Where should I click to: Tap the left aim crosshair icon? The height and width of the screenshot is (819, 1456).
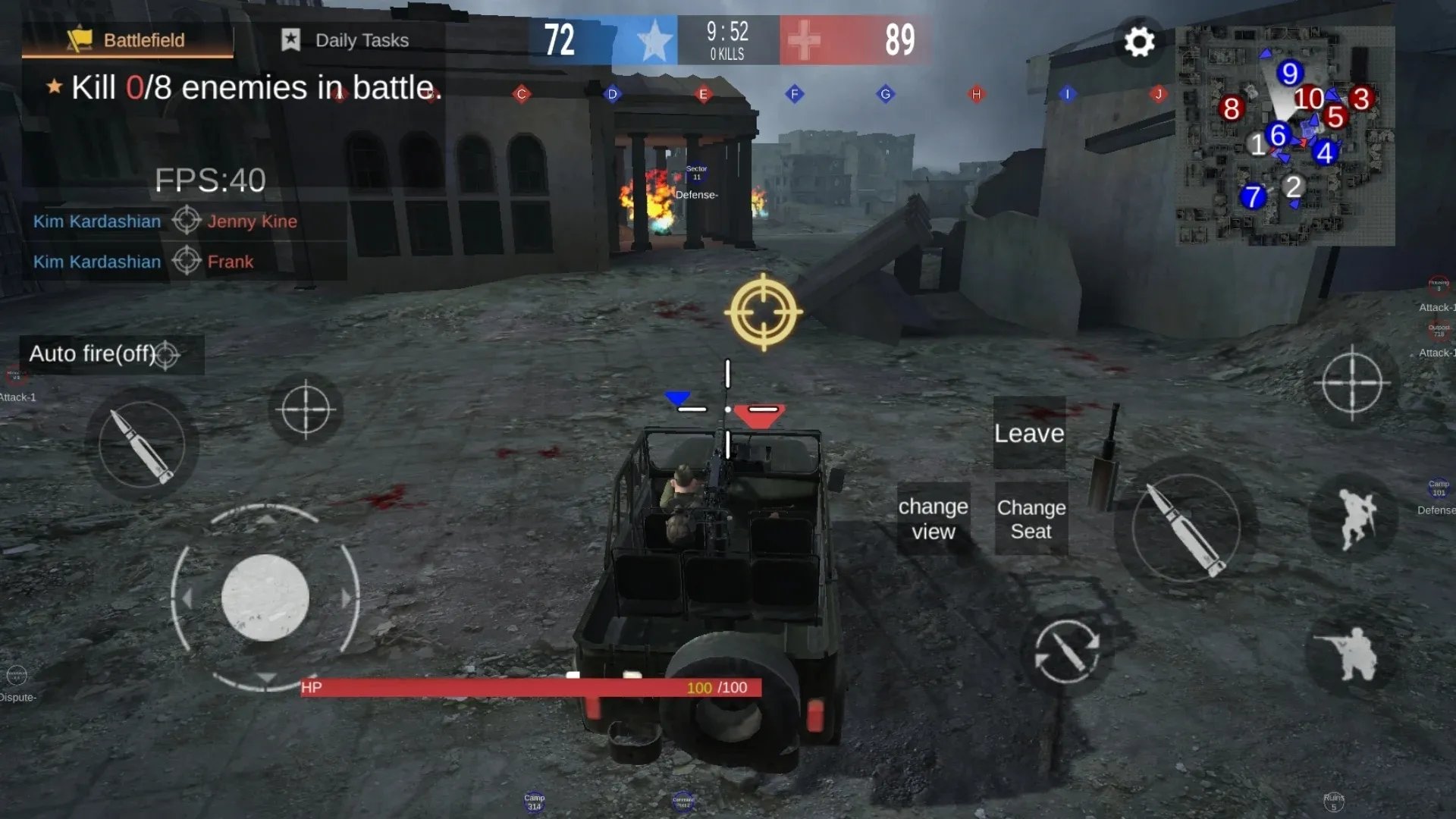[x=307, y=409]
